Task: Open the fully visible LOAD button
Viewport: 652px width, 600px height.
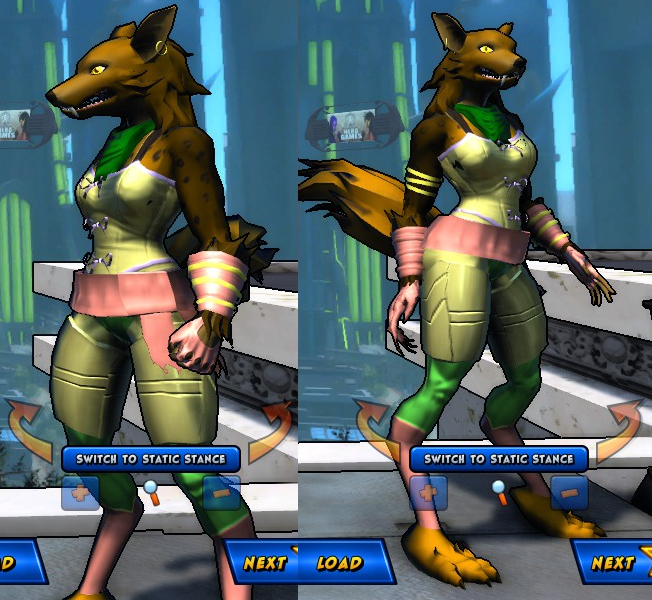Action: point(340,562)
